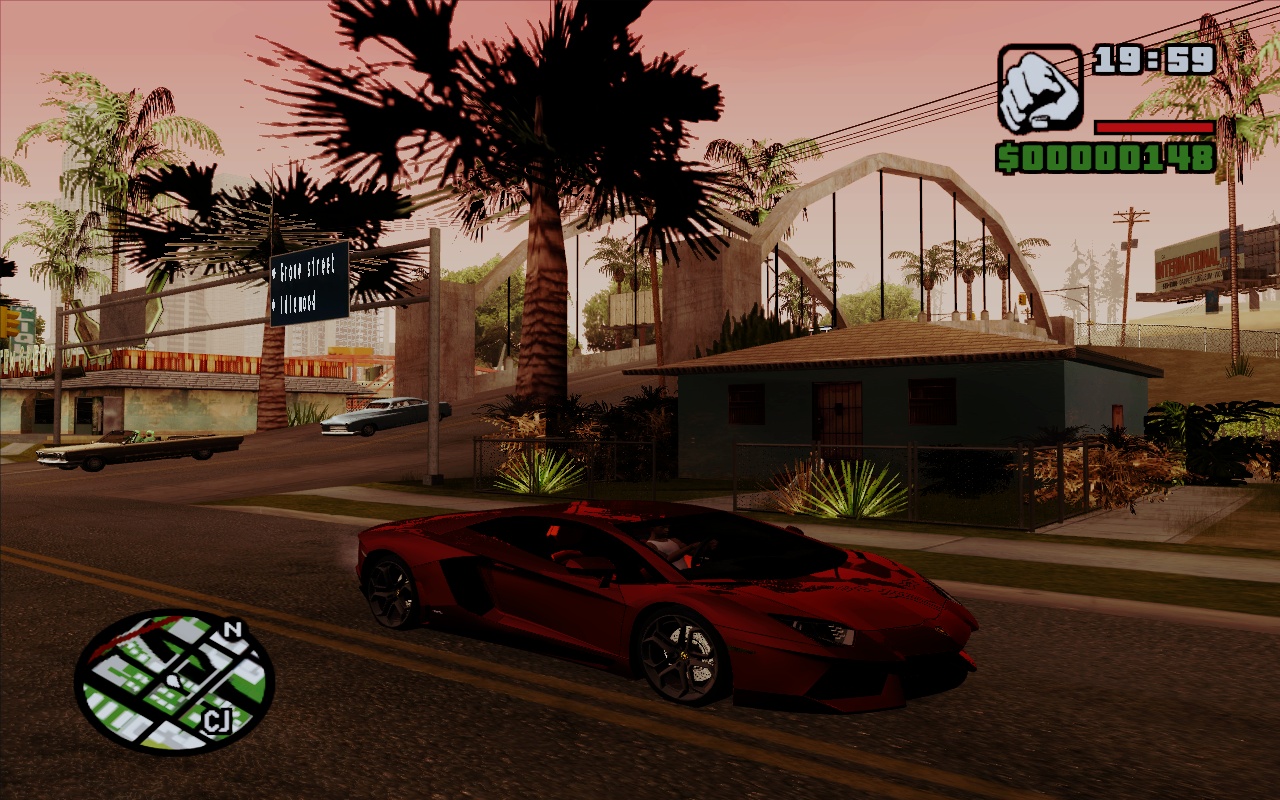Click the CJ marker on the radar
Screen dimensions: 1280x800
tap(214, 720)
